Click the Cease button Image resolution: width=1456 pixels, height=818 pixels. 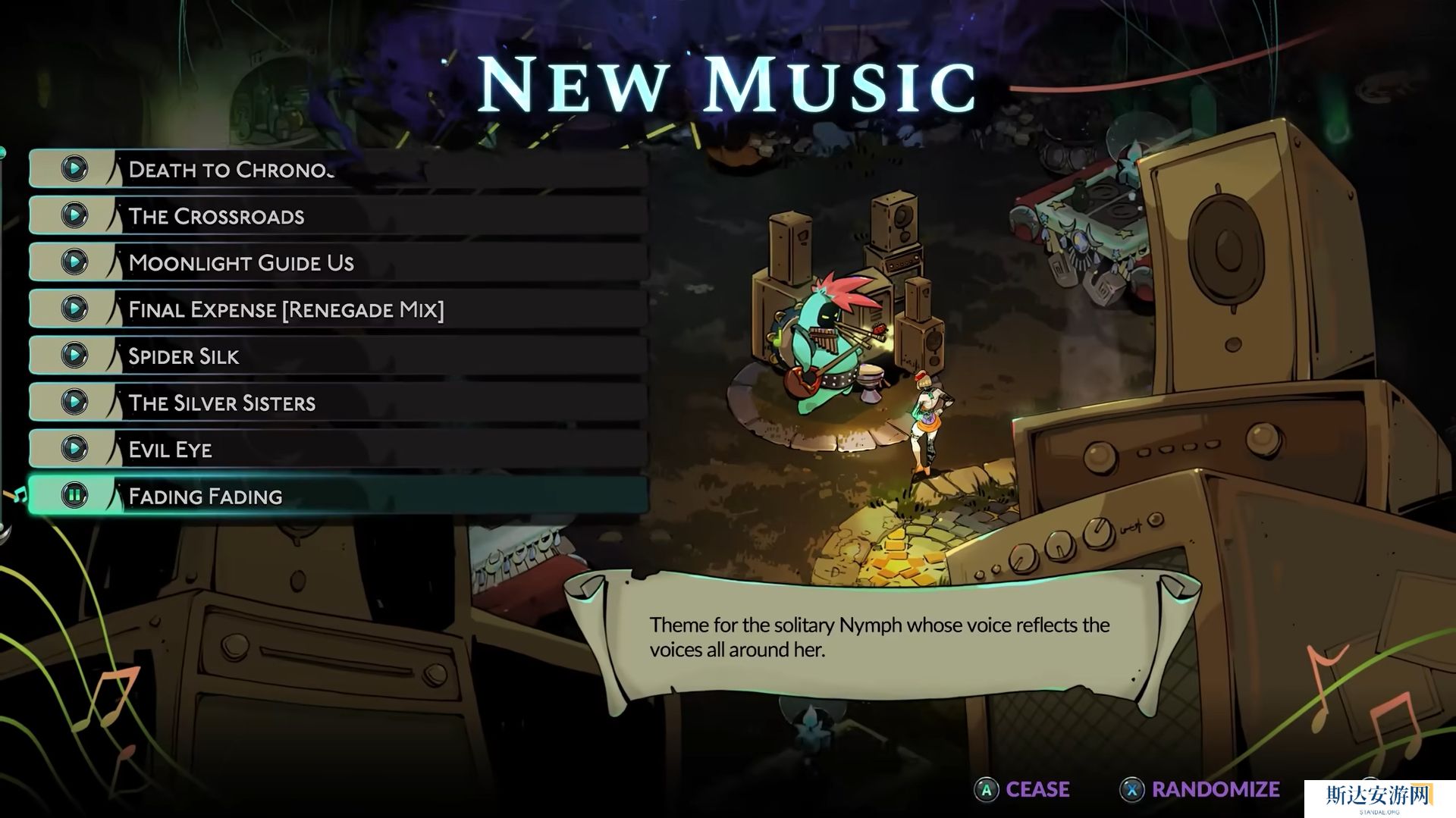(1023, 790)
